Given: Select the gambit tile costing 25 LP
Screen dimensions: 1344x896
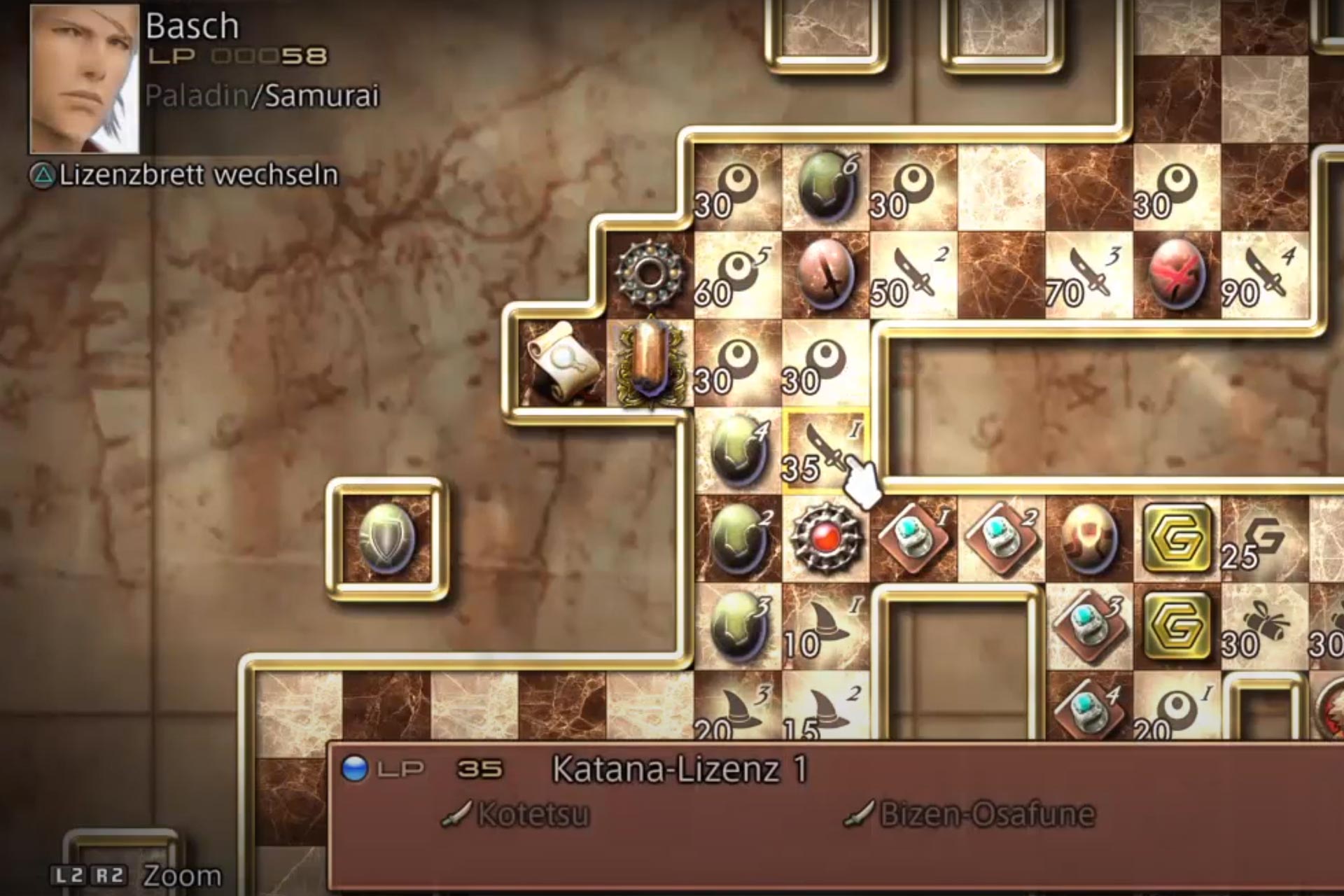Looking at the screenshot, I should (x=1264, y=539).
